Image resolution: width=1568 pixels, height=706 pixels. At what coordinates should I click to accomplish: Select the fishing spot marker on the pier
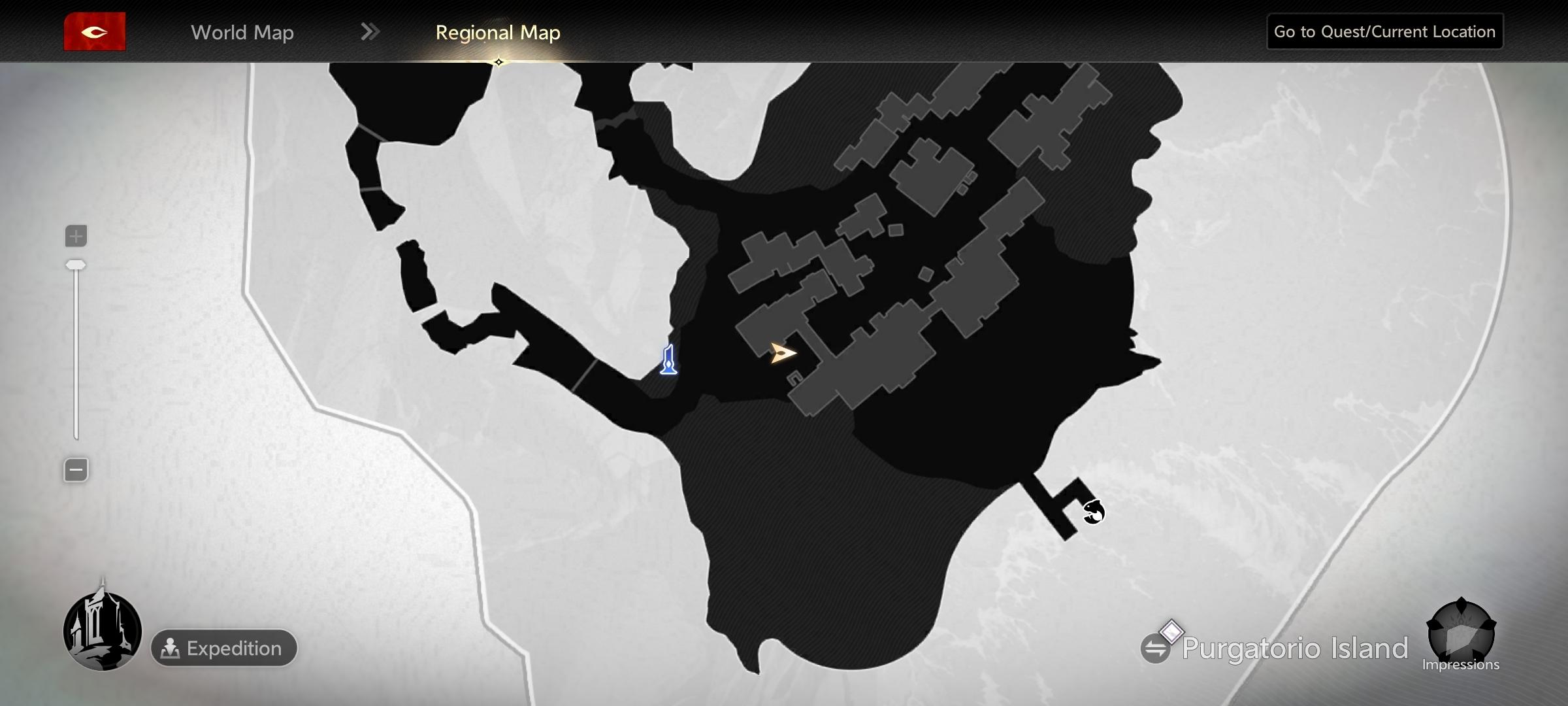(x=1093, y=511)
